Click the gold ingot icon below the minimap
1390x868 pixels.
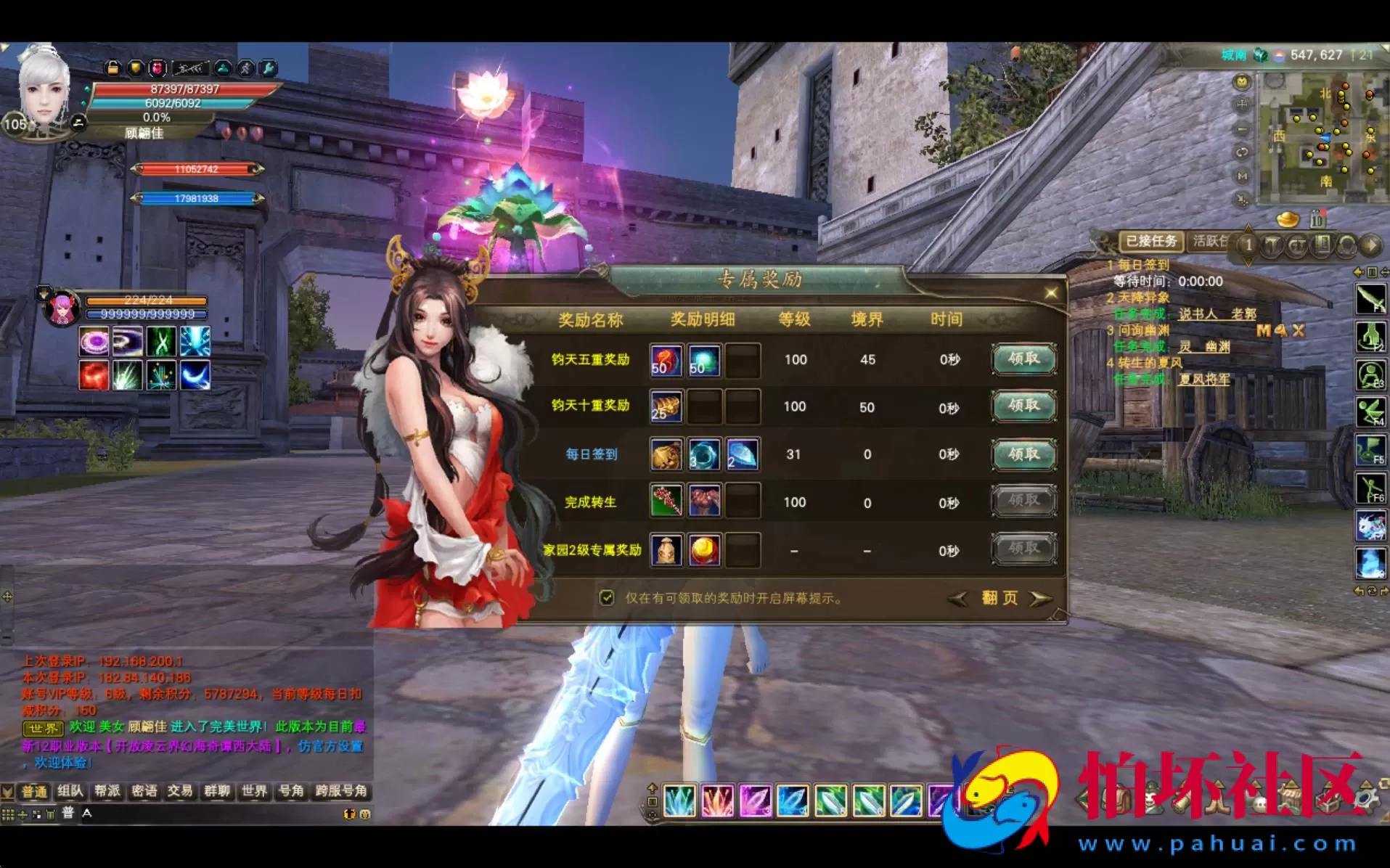click(x=1288, y=220)
